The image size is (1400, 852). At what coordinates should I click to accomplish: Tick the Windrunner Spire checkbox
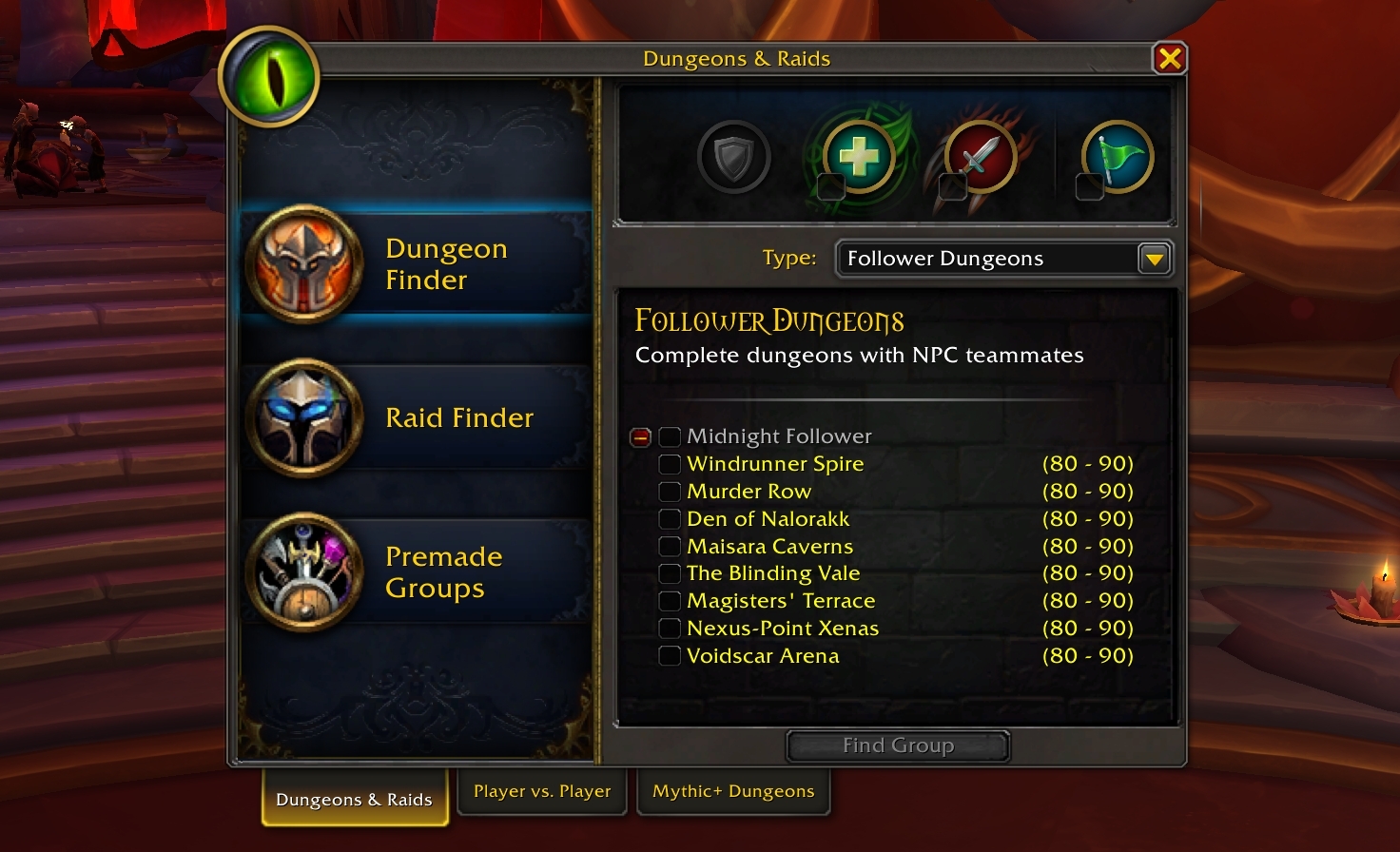pyautogui.click(x=670, y=464)
